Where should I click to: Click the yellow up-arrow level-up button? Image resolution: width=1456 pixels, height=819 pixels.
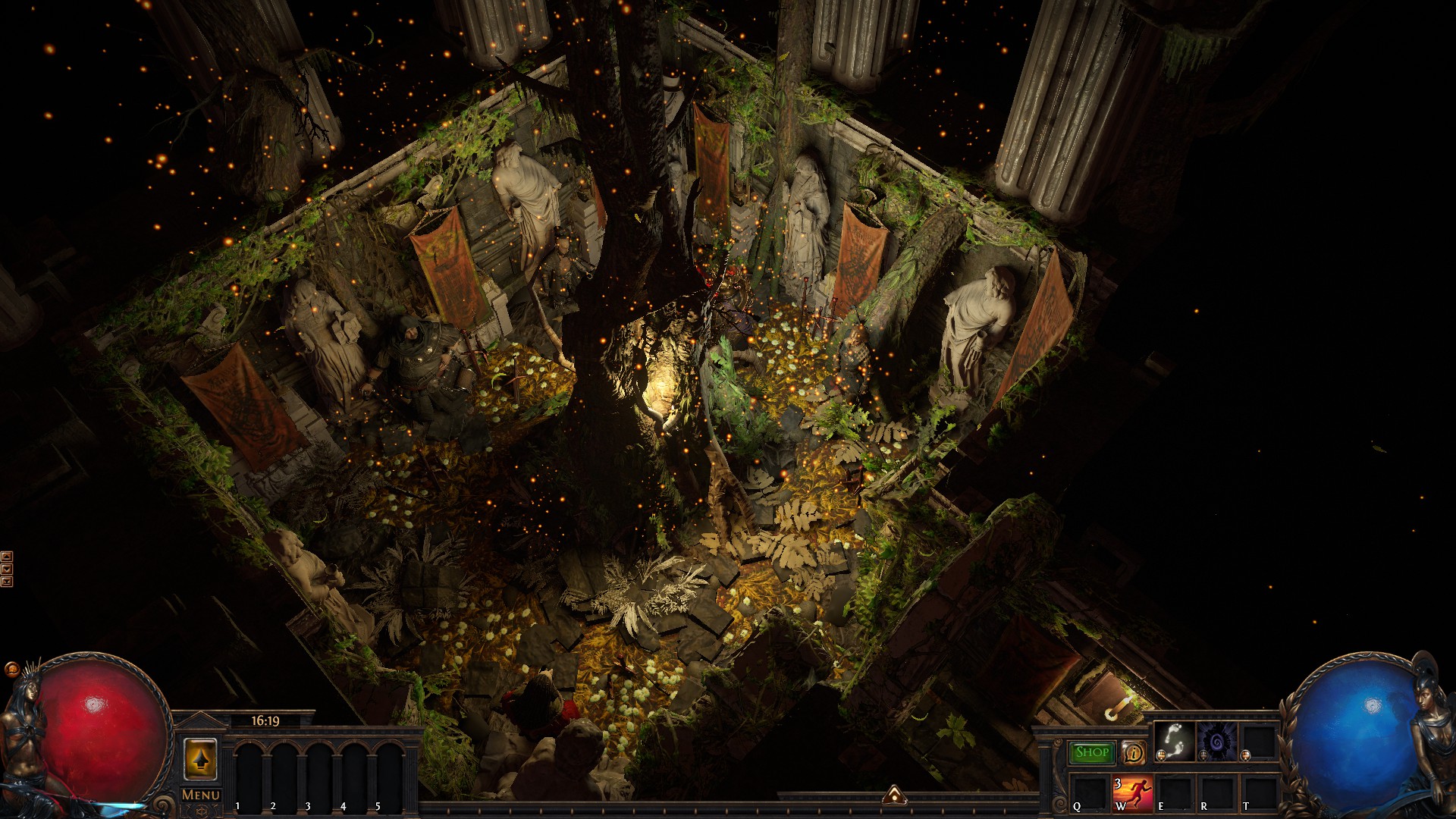point(200,759)
